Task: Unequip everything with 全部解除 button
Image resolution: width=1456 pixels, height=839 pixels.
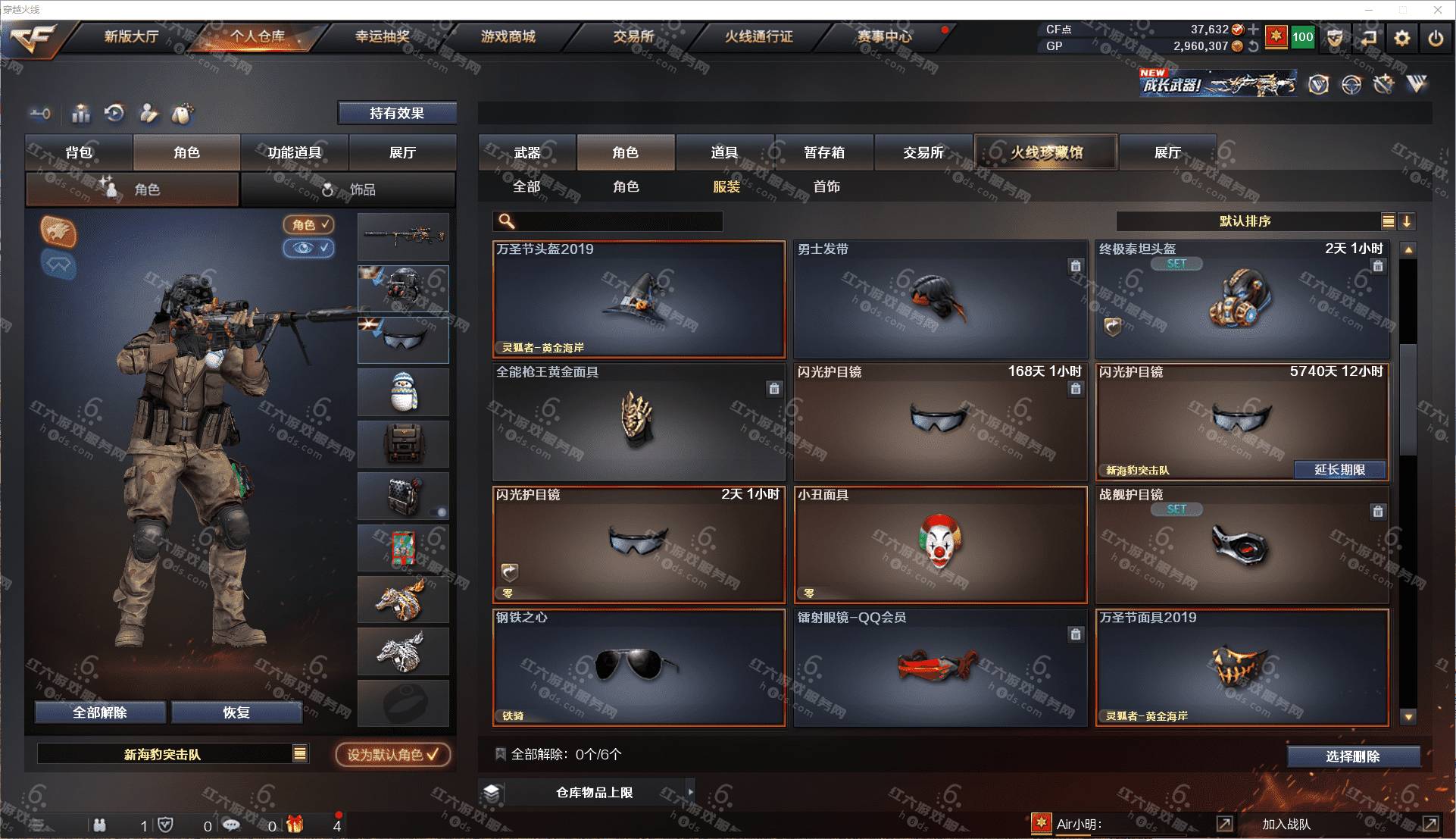Action: click(100, 712)
